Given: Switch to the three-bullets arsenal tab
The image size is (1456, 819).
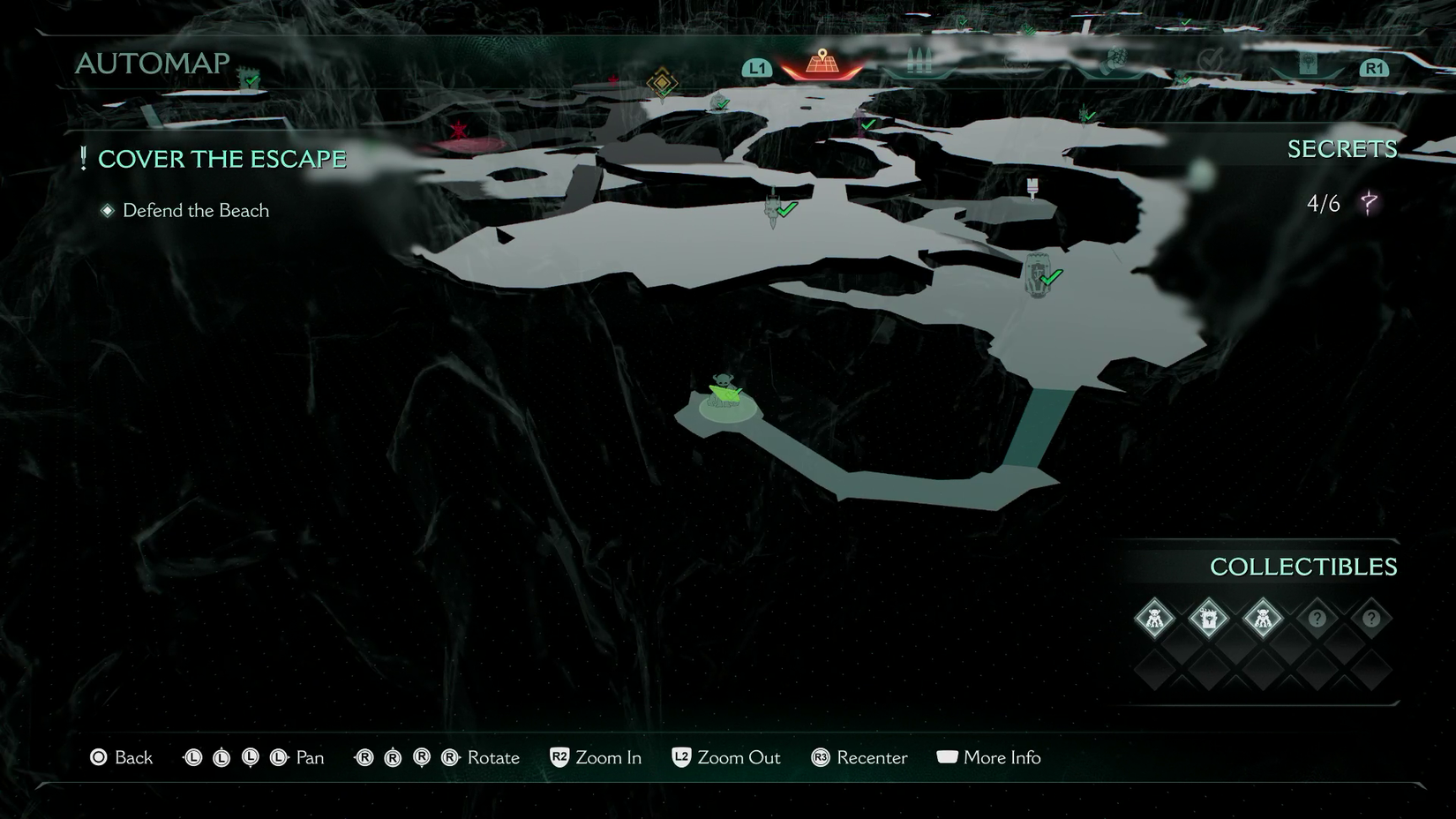Looking at the screenshot, I should (x=919, y=63).
